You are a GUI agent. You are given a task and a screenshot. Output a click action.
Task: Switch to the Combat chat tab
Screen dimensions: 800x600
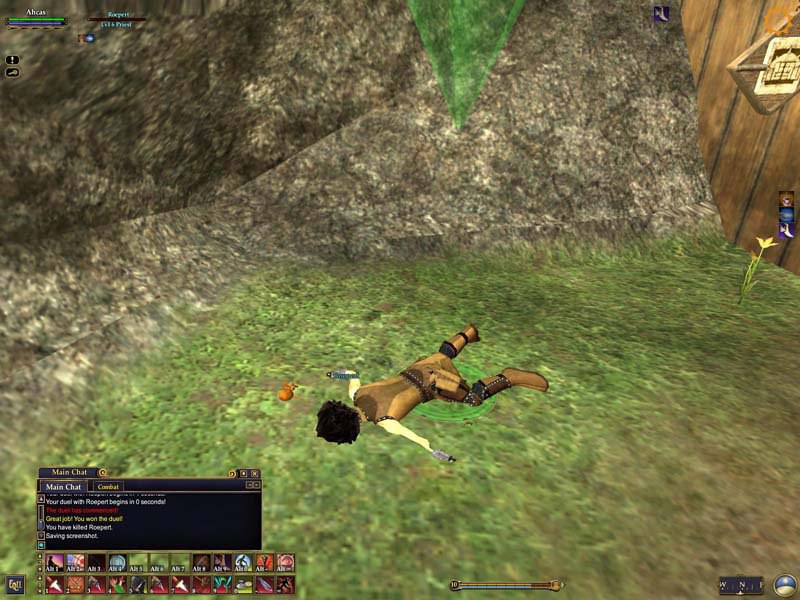point(107,487)
